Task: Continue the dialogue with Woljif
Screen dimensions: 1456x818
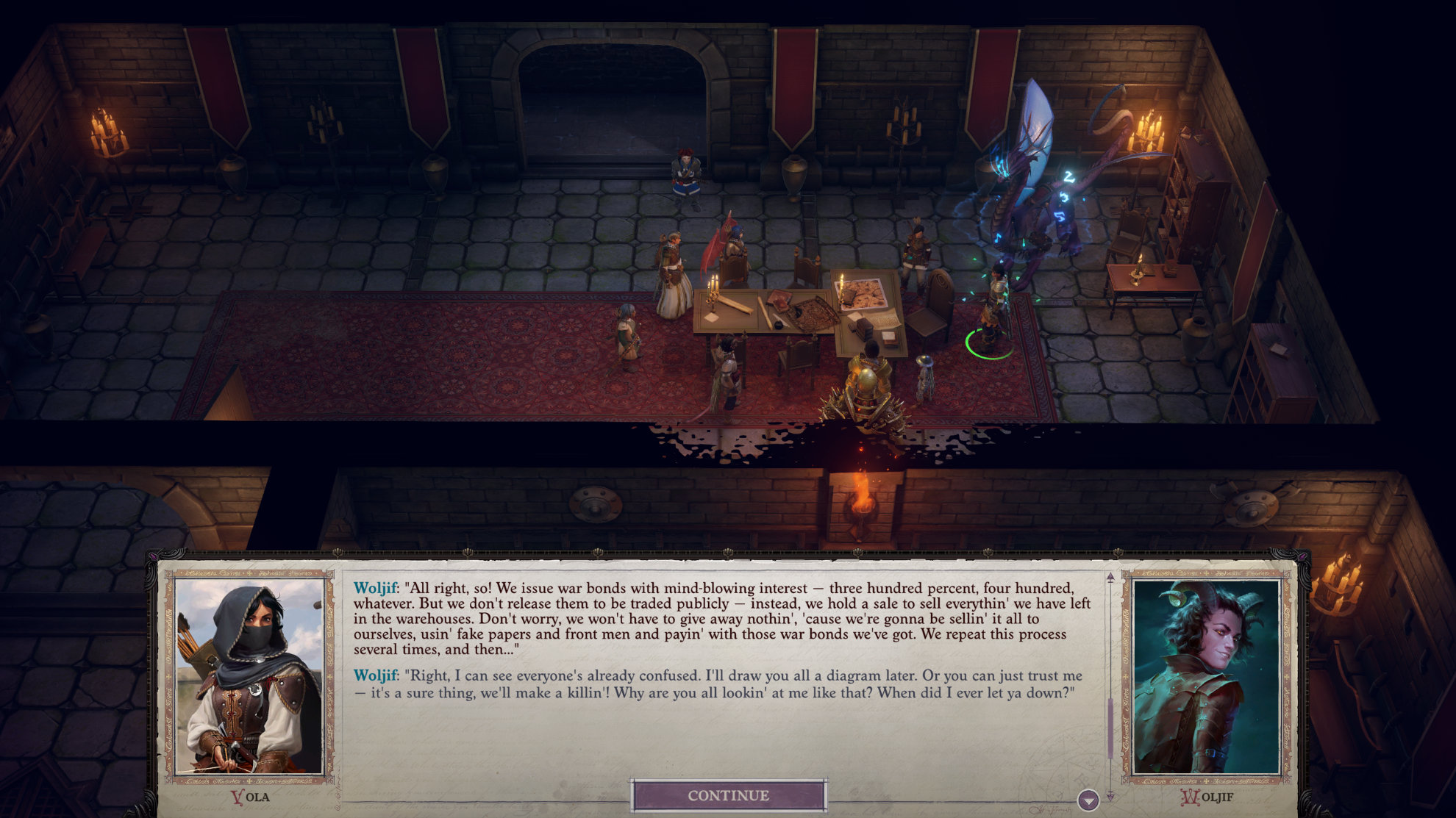Action: [x=728, y=795]
